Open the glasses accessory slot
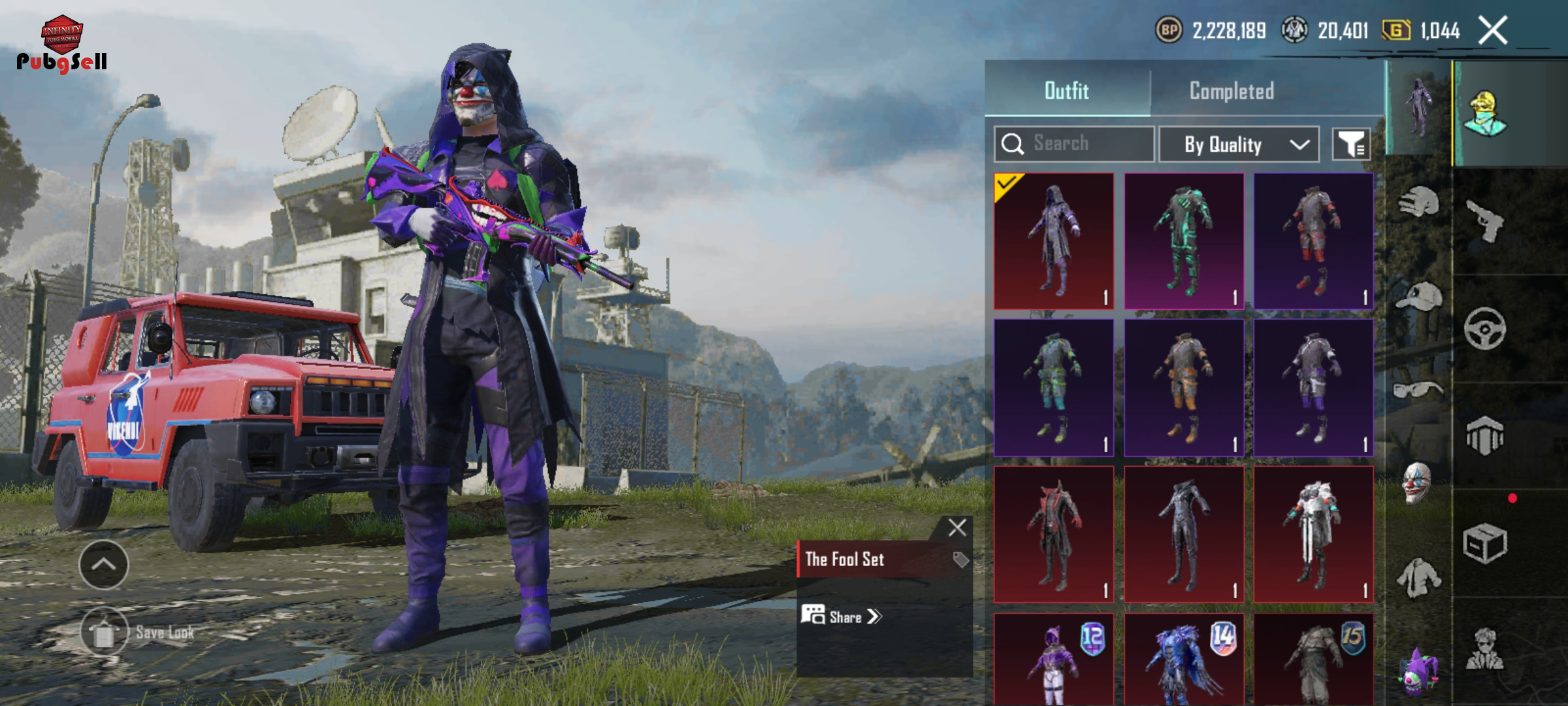1568x706 pixels. pyautogui.click(x=1418, y=390)
